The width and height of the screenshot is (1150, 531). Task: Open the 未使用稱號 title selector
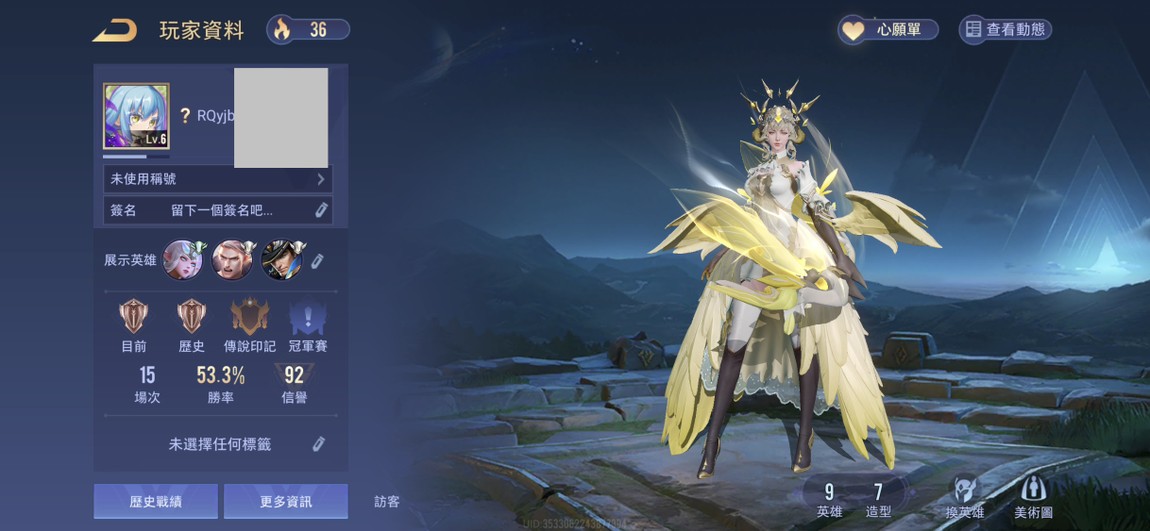[217, 179]
